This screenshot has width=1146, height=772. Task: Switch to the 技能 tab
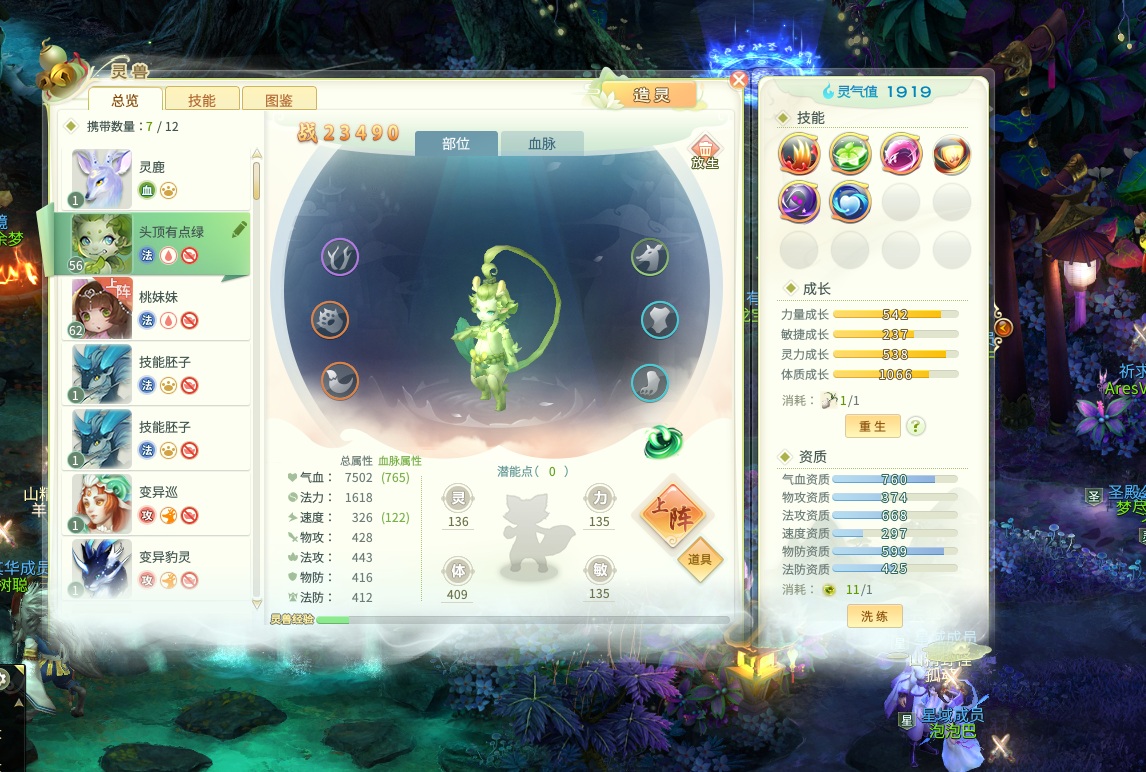point(202,100)
